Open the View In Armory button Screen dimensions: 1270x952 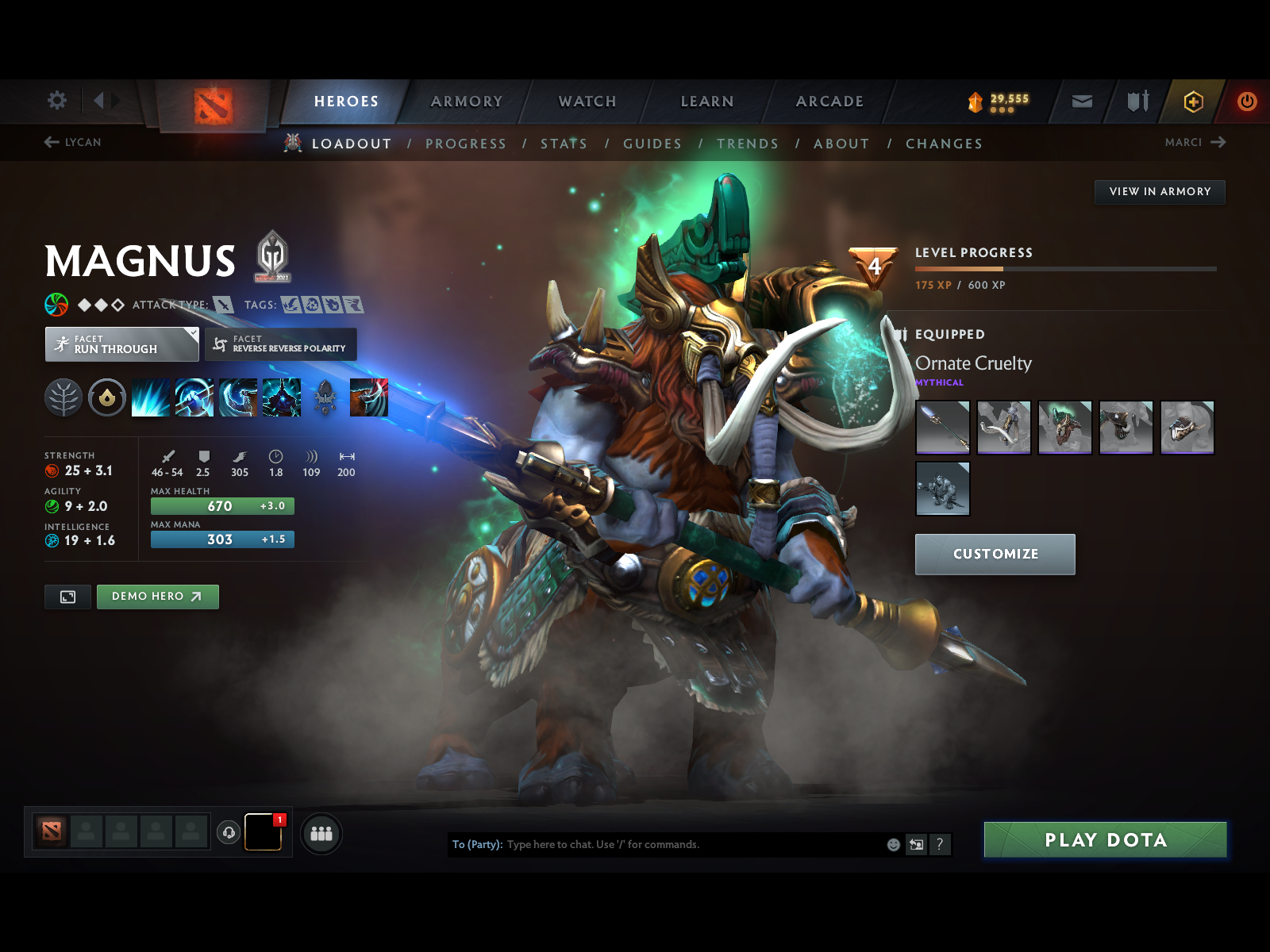coord(1160,191)
